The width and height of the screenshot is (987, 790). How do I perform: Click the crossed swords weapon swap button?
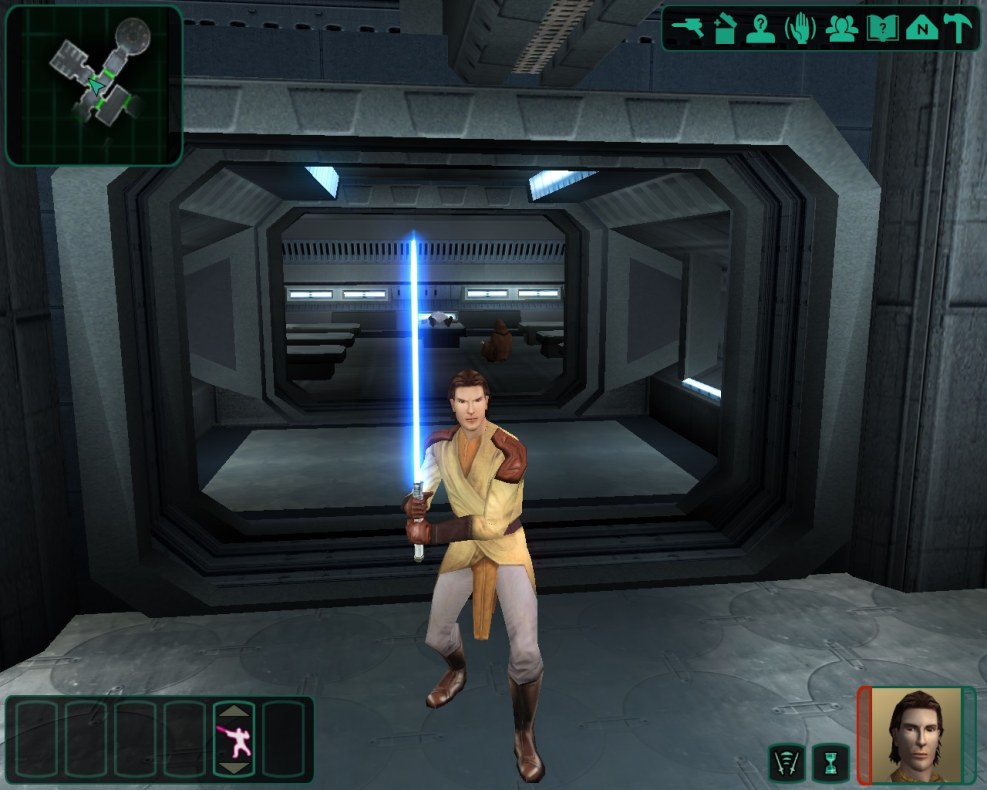coord(786,764)
